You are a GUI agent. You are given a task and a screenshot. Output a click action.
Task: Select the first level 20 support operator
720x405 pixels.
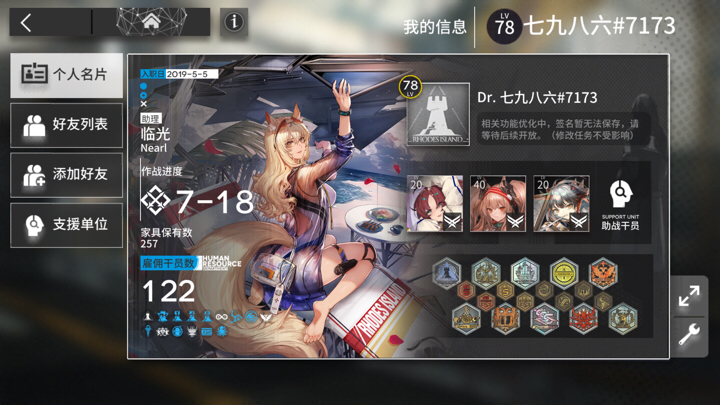coord(434,204)
